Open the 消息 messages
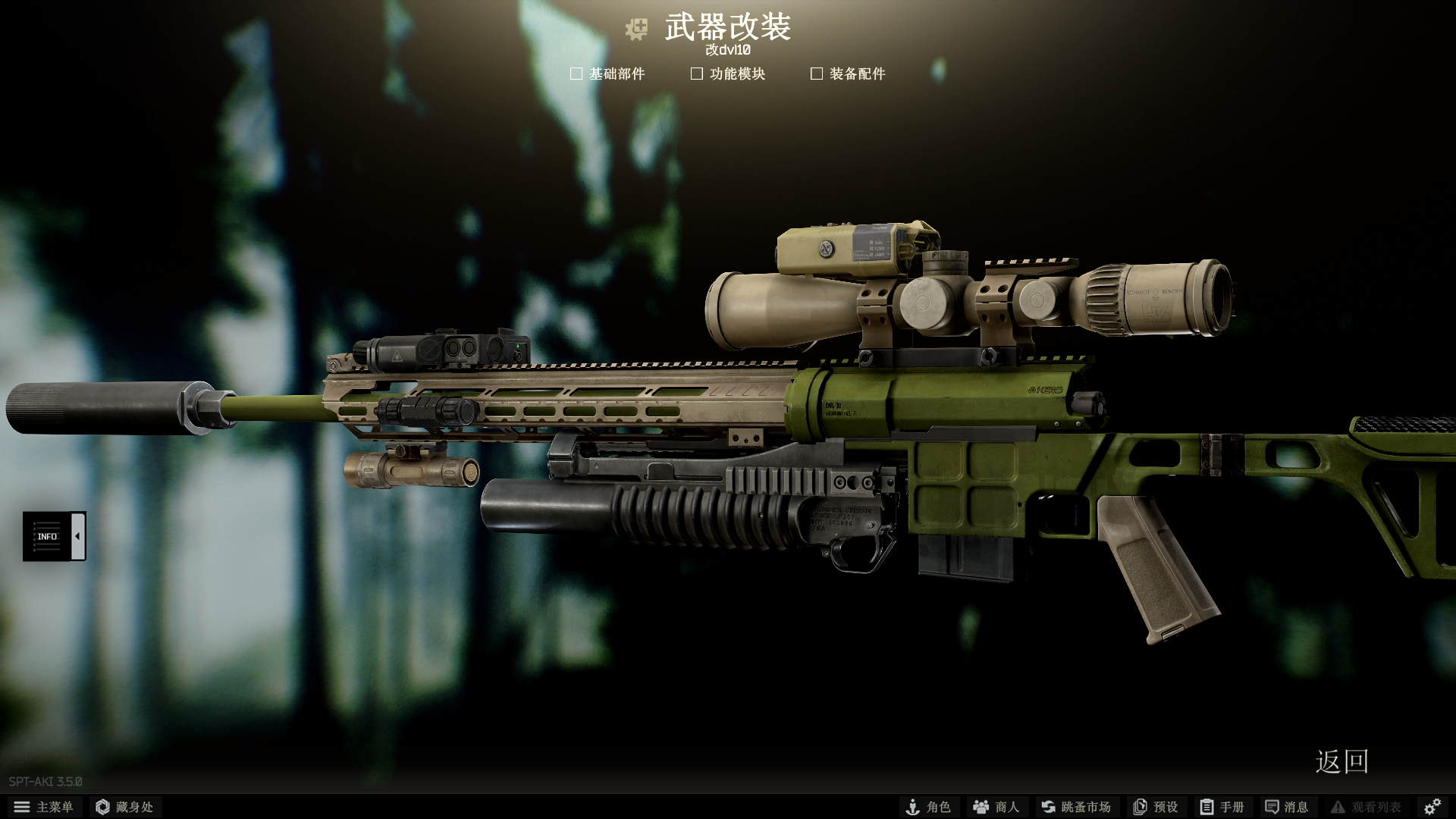The height and width of the screenshot is (819, 1456). point(1287,807)
